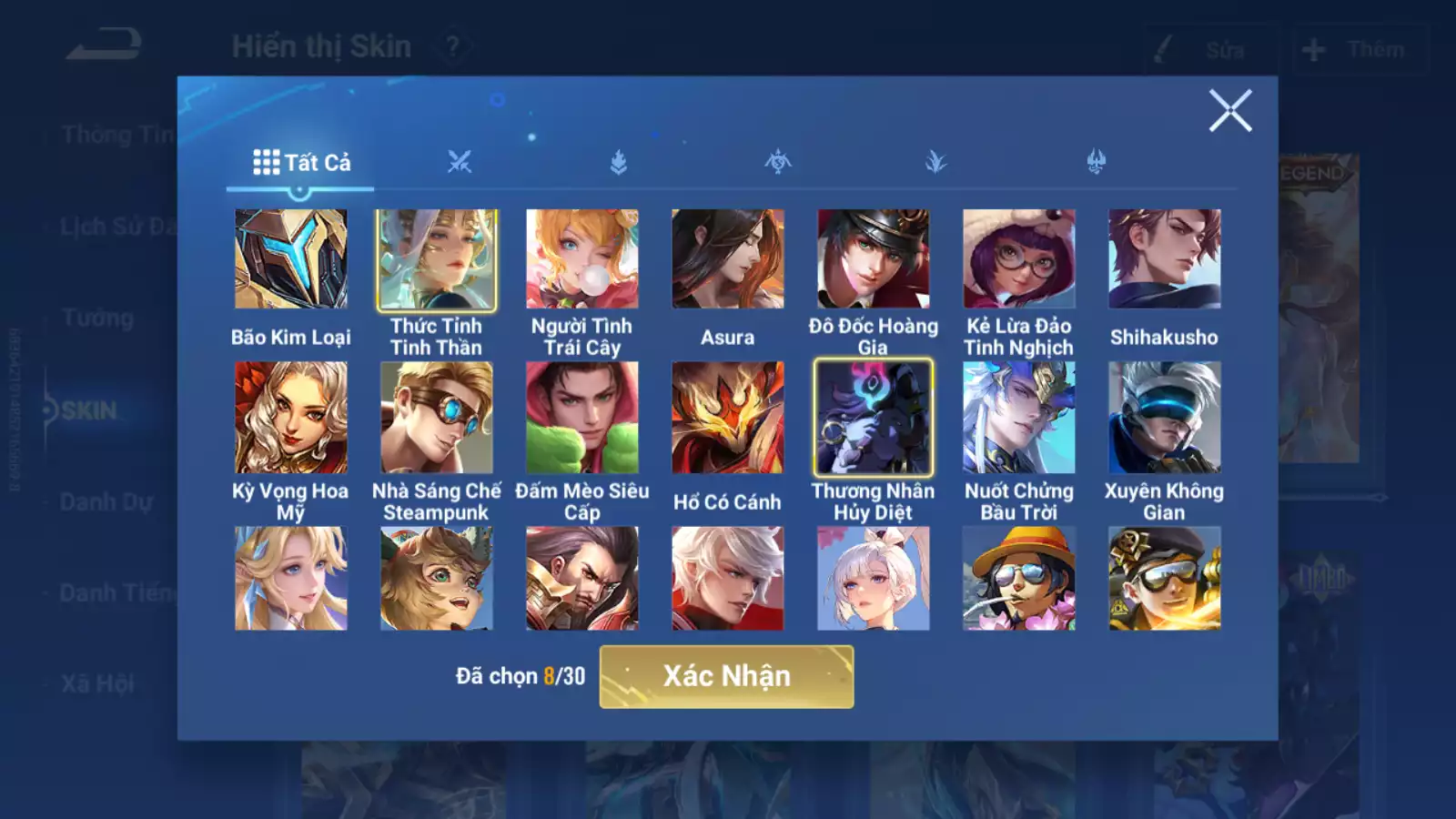Select the Asura skin

pos(727,259)
